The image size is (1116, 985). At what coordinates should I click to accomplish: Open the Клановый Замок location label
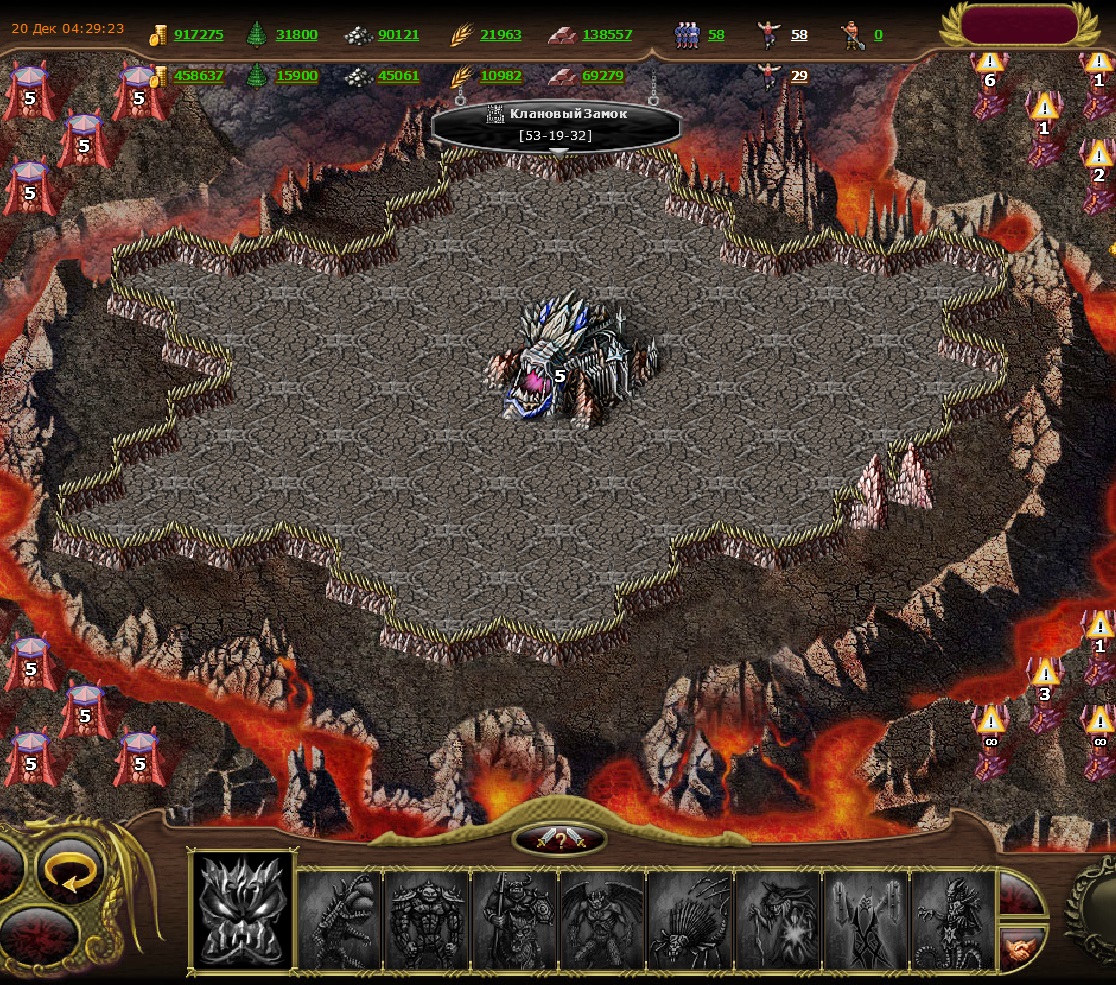pyautogui.click(x=558, y=125)
